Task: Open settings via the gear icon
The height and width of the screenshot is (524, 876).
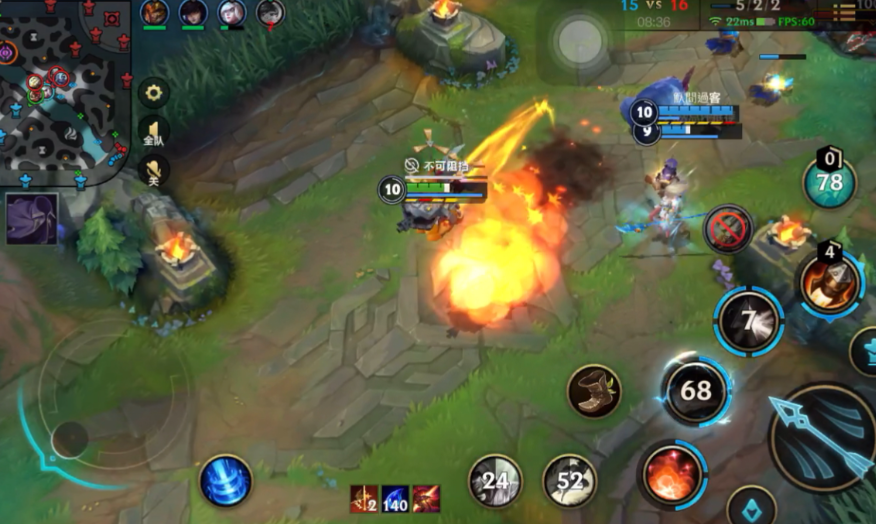Action: click(154, 93)
